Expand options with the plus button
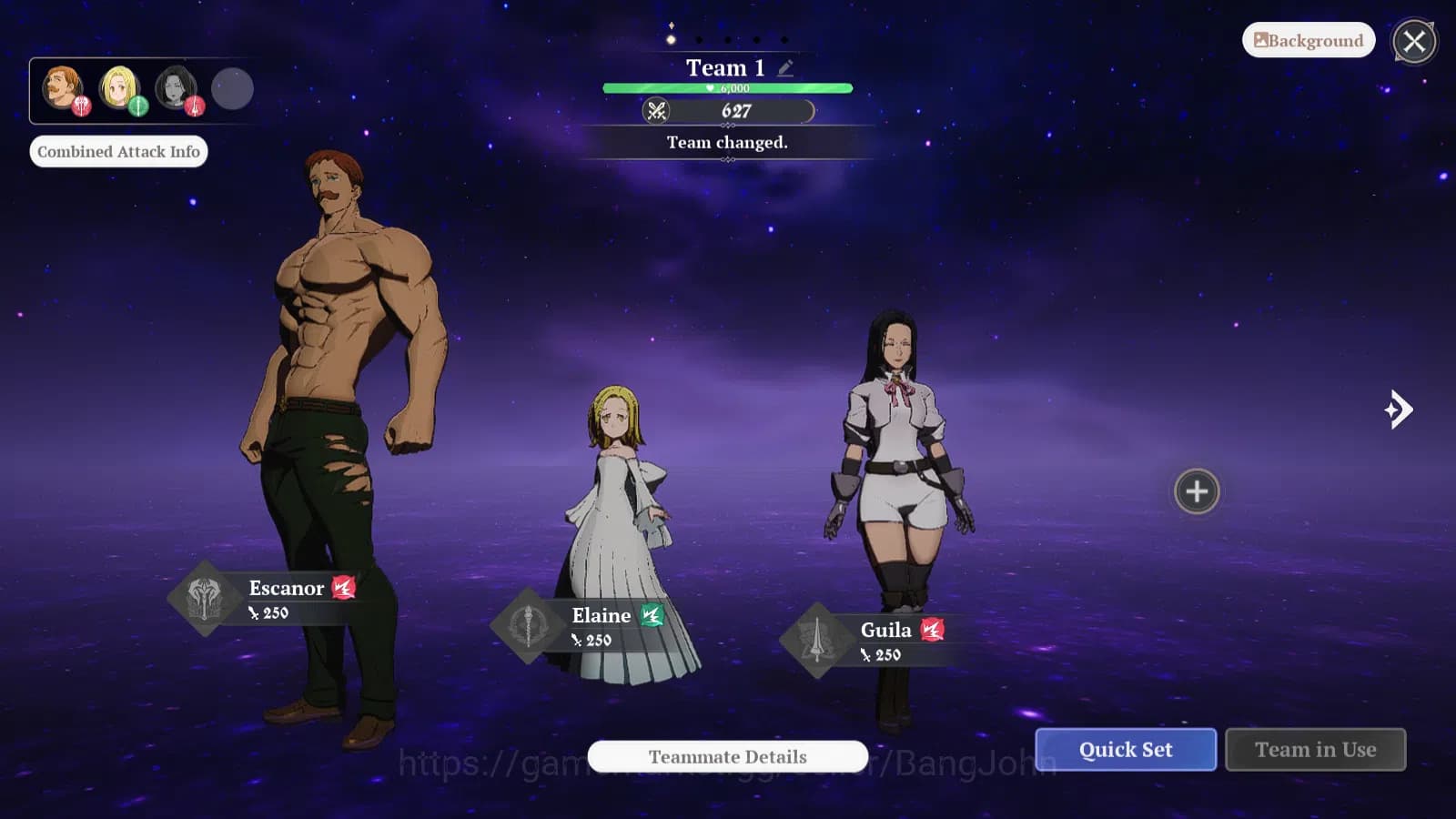Image resolution: width=1456 pixels, height=819 pixels. tap(1196, 492)
